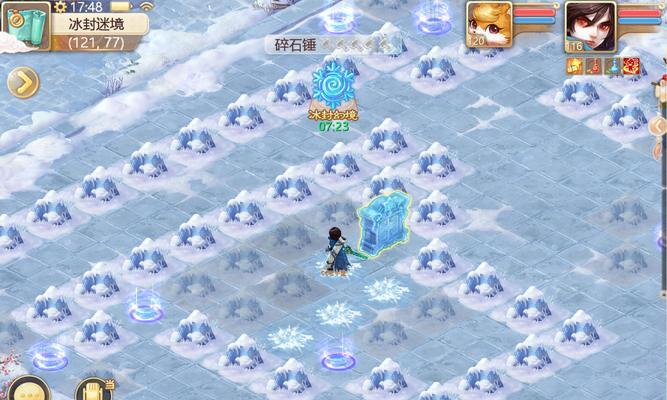Viewport: 667px width, 400px height.
Task: Expand the yellow arrow side menu
Action: pos(22,83)
